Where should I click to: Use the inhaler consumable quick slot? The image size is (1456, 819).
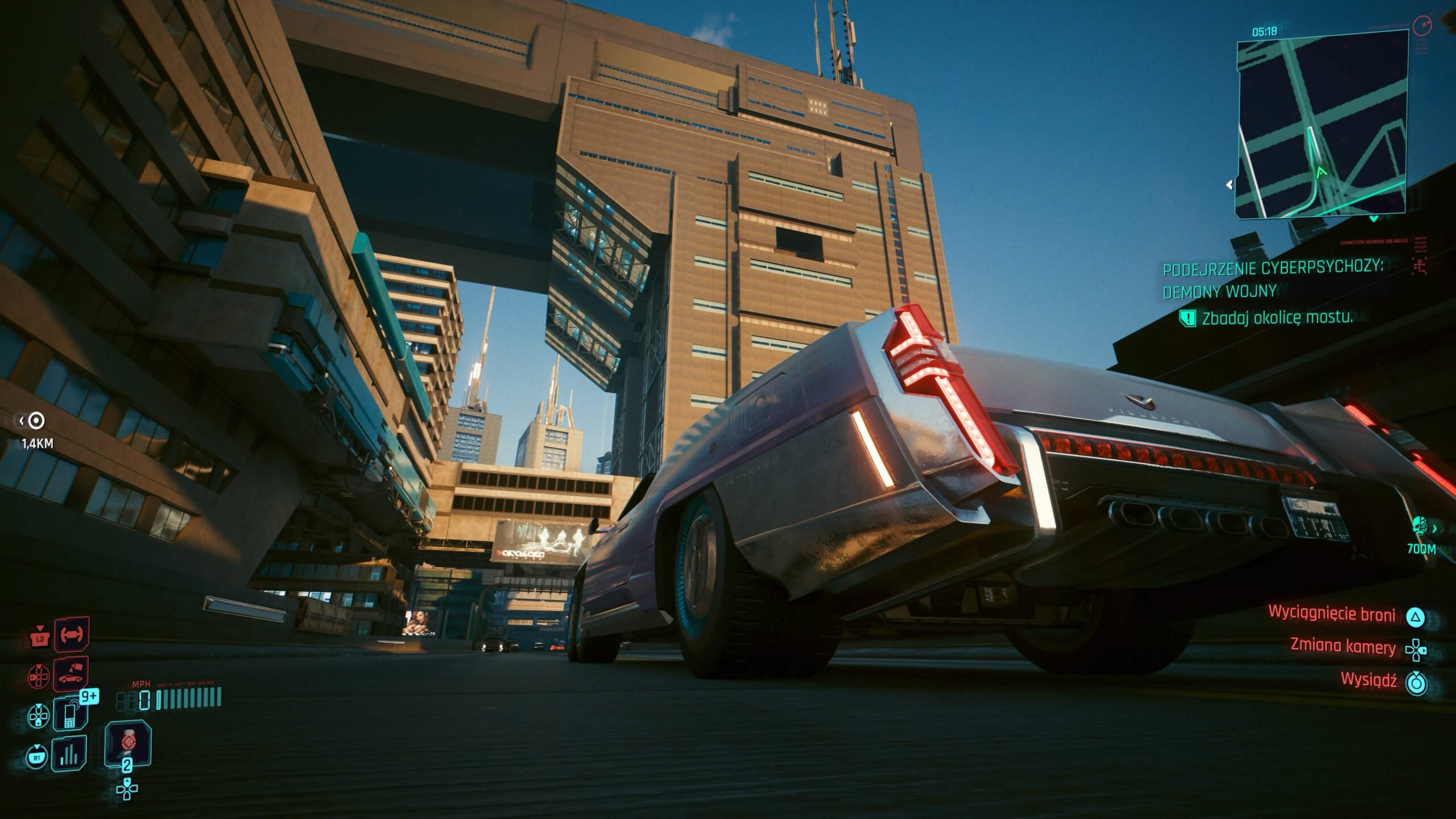pyautogui.click(x=128, y=743)
